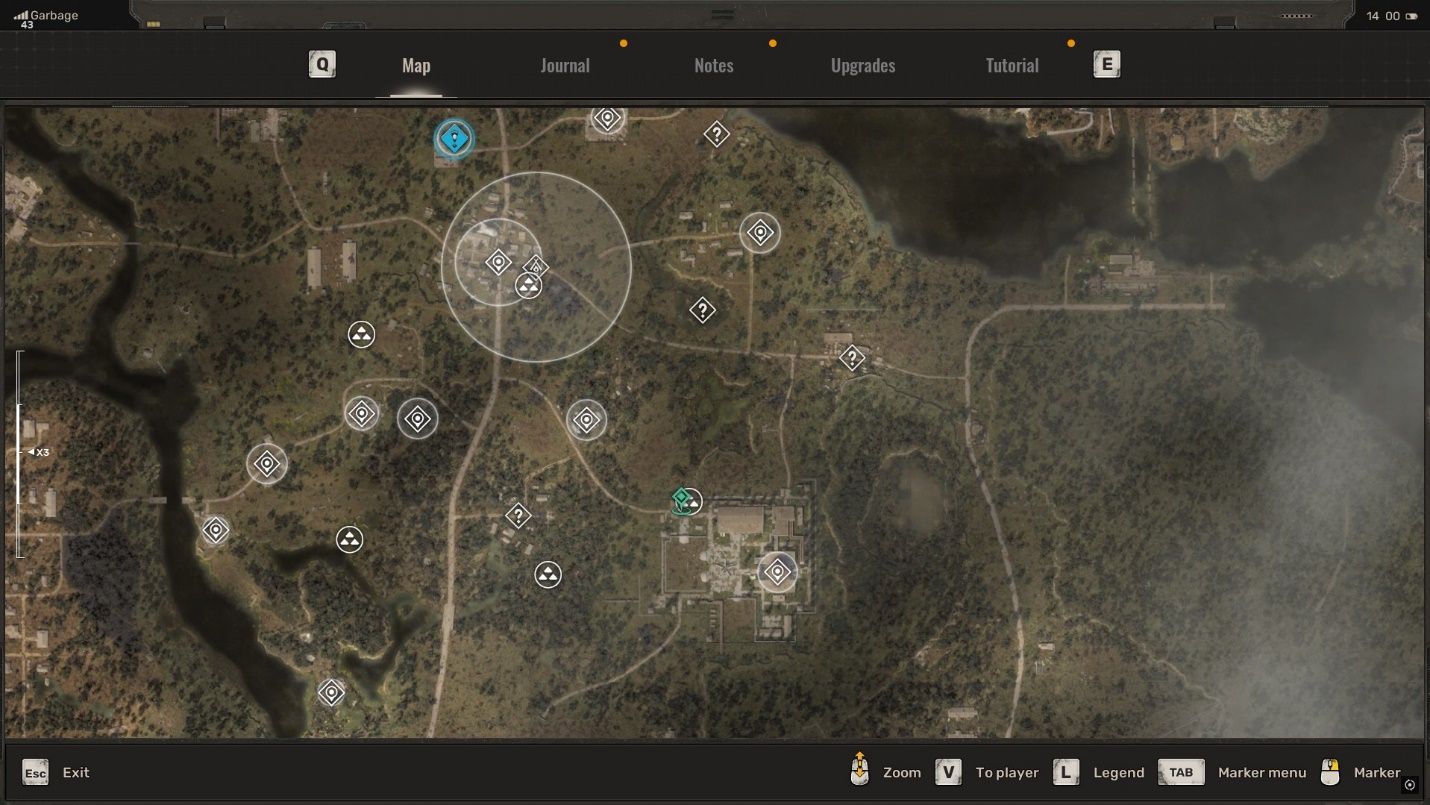Screen dimensions: 1430x805
Task: Exit the PDA map screen
Action: pyautogui.click(x=56, y=772)
